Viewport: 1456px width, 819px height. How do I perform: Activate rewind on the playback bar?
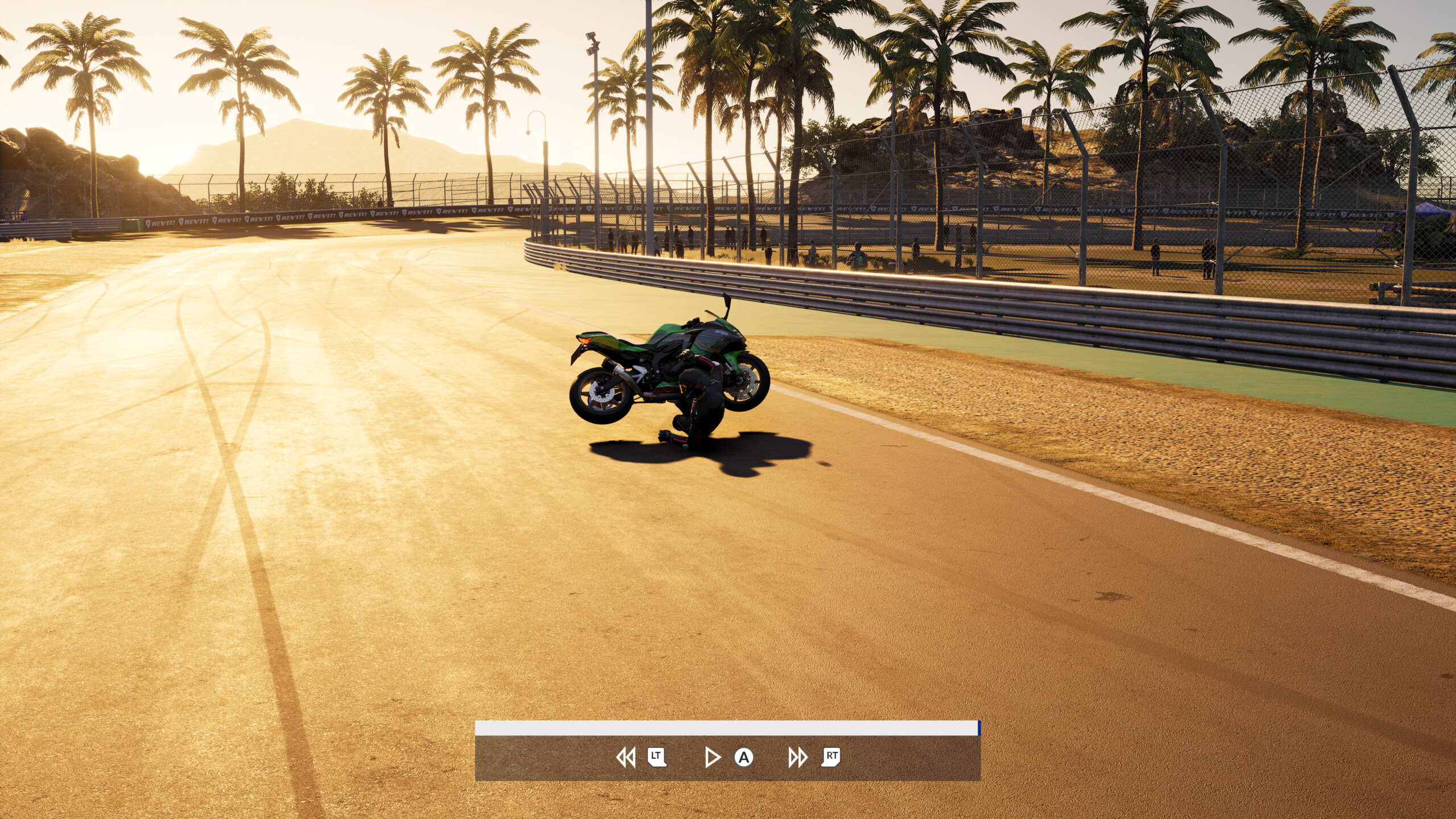point(627,757)
